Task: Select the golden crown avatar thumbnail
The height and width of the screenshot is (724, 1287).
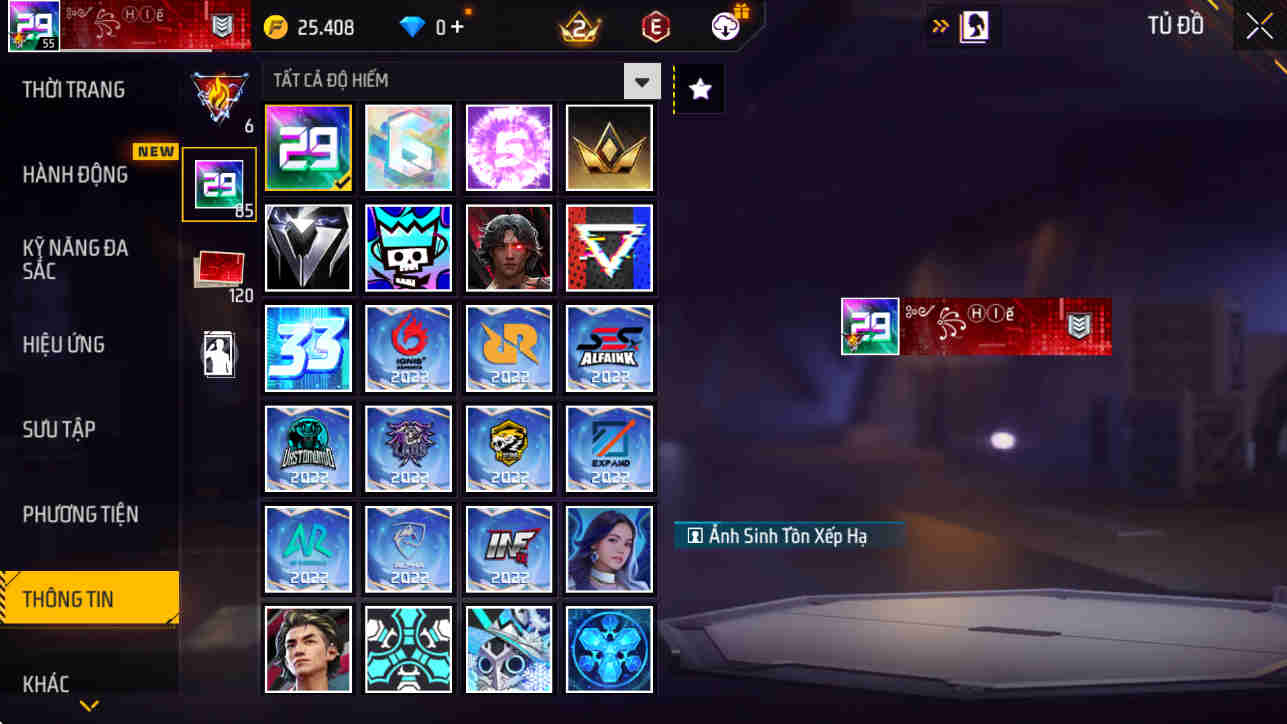Action: 609,147
